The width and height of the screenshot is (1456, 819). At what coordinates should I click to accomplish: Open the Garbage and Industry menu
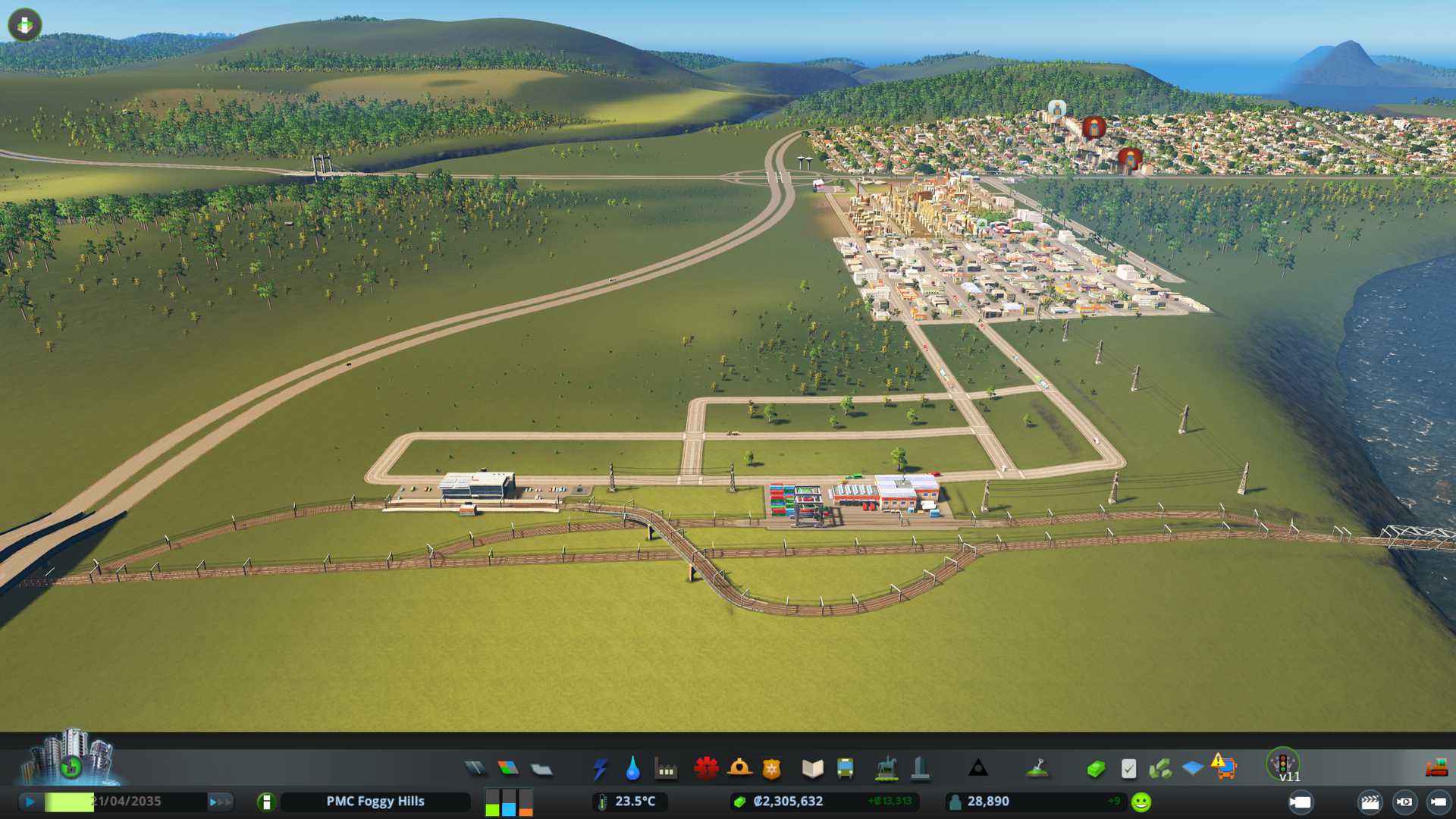(666, 769)
